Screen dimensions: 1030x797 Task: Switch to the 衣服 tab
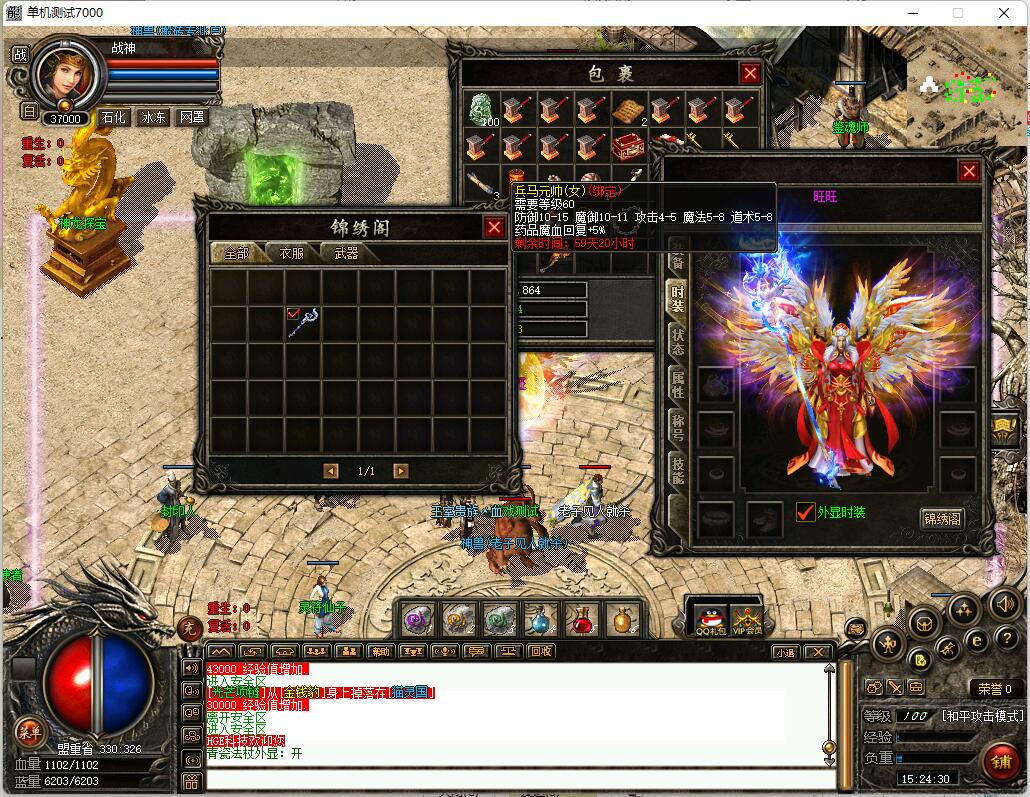(292, 254)
